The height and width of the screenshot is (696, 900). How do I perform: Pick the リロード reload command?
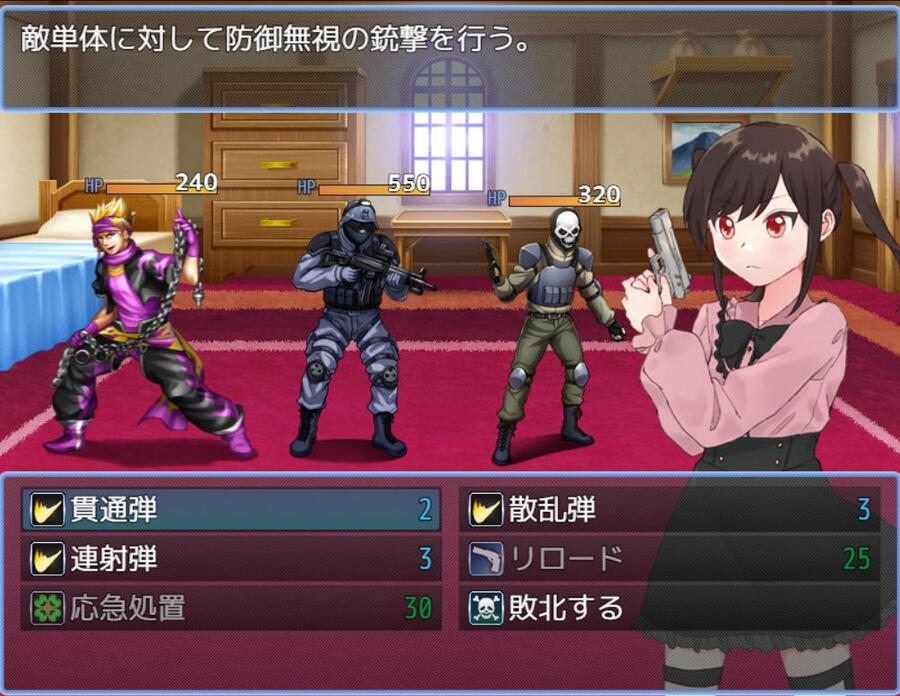(669, 559)
